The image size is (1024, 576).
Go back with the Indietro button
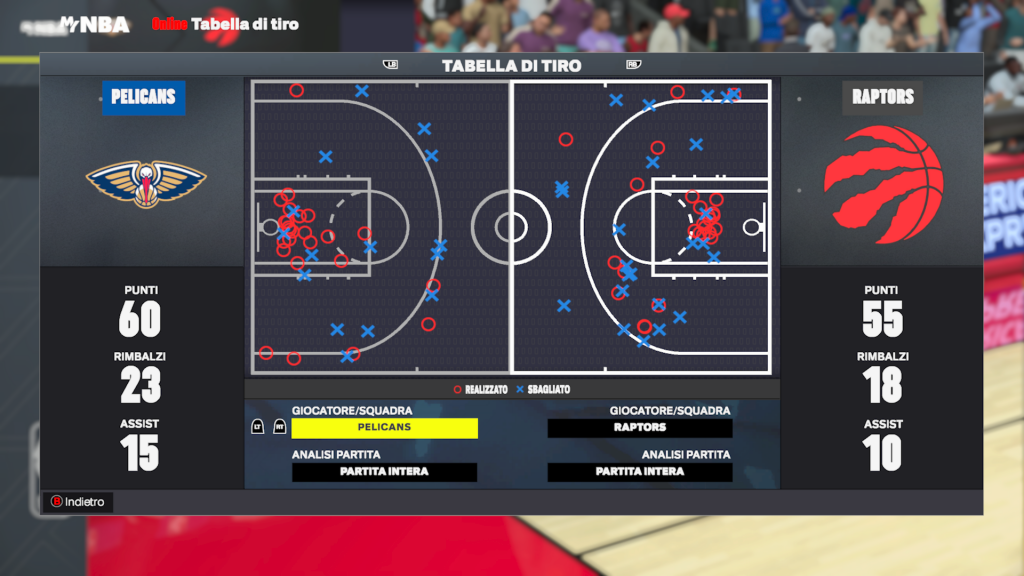click(x=78, y=502)
